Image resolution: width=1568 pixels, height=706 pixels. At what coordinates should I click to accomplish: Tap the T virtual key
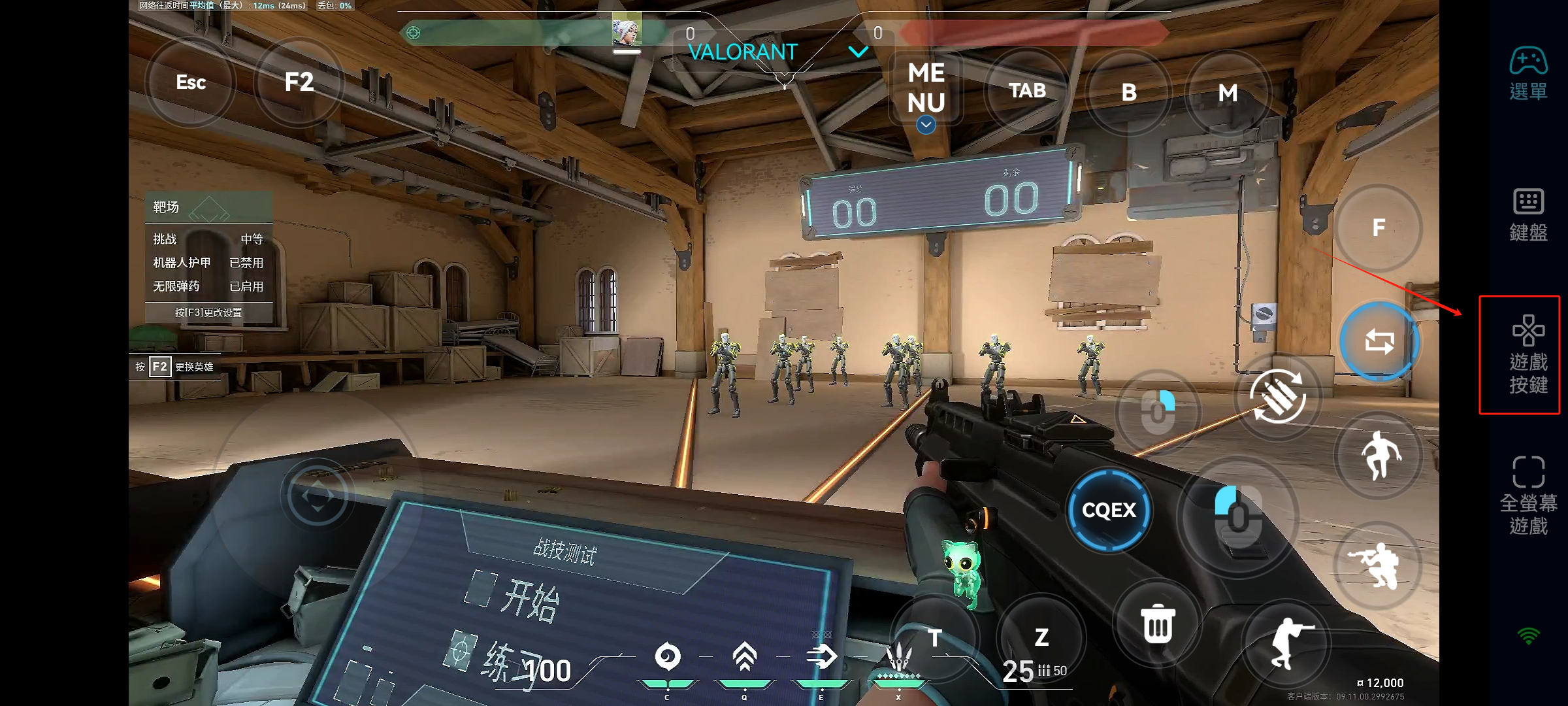pos(934,637)
